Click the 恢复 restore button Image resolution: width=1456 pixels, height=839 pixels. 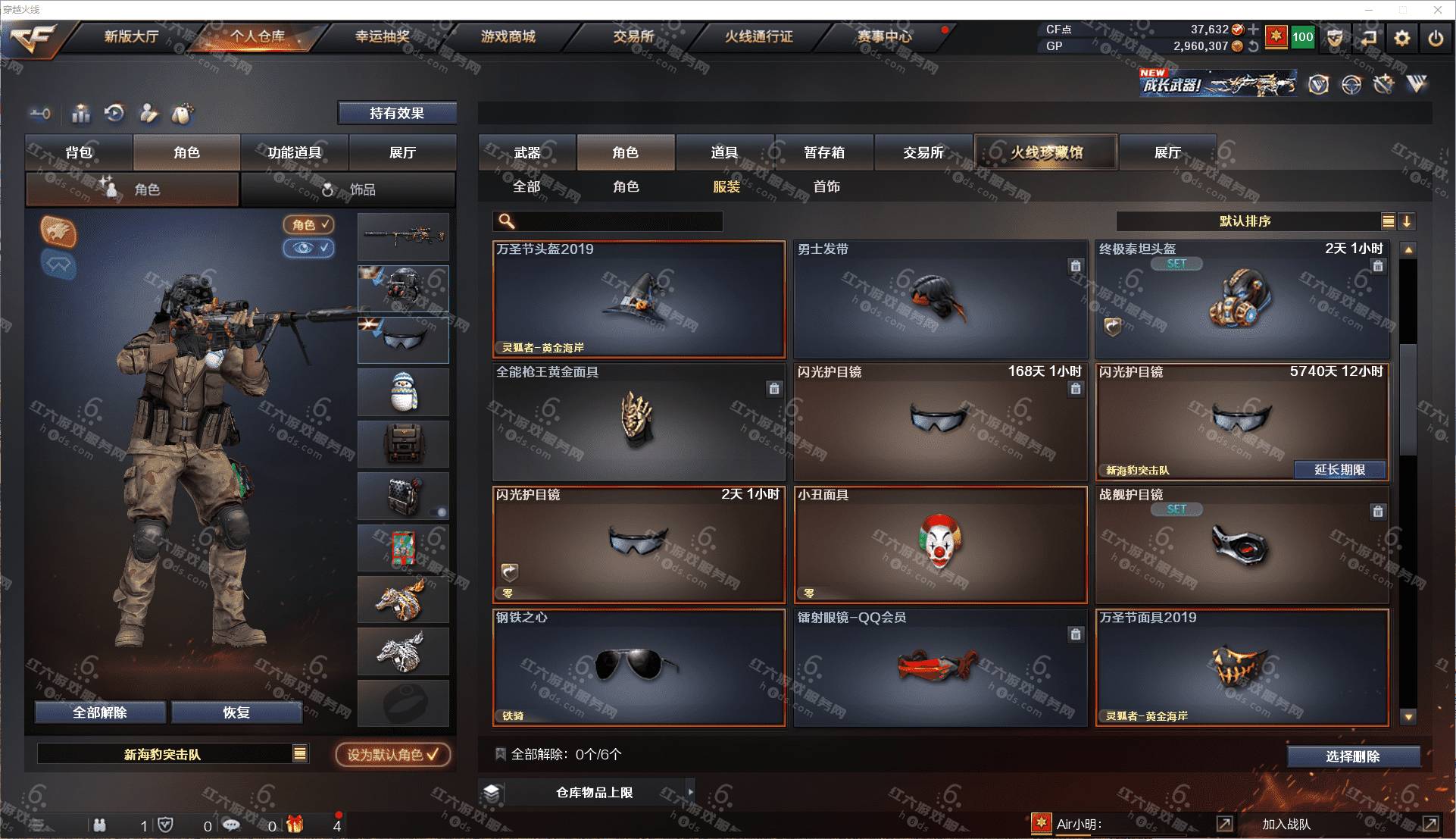click(x=236, y=712)
